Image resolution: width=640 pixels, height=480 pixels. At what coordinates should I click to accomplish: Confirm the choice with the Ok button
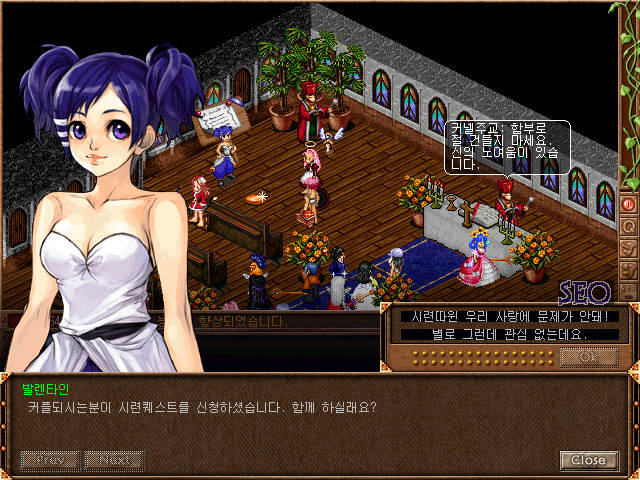coord(587,357)
